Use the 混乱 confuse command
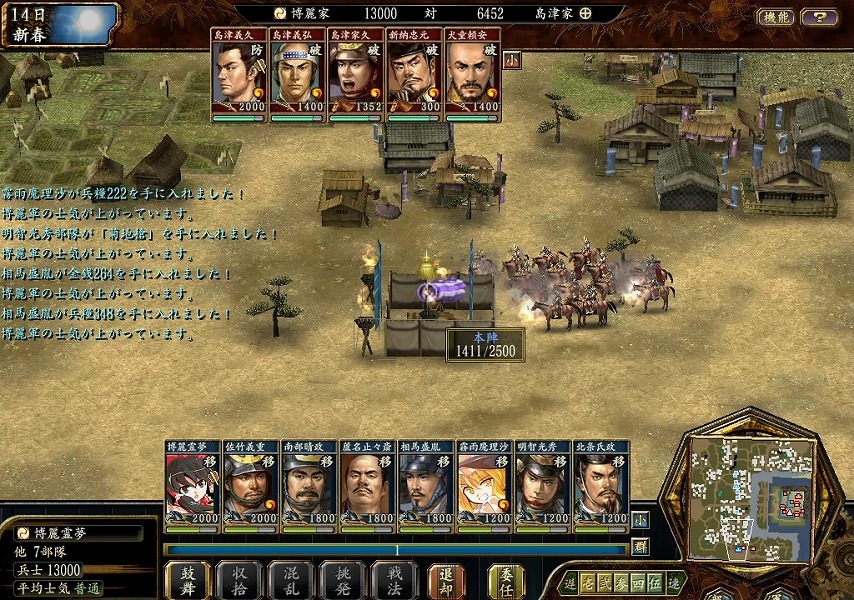Screen dimensions: 854x600 coord(290,580)
